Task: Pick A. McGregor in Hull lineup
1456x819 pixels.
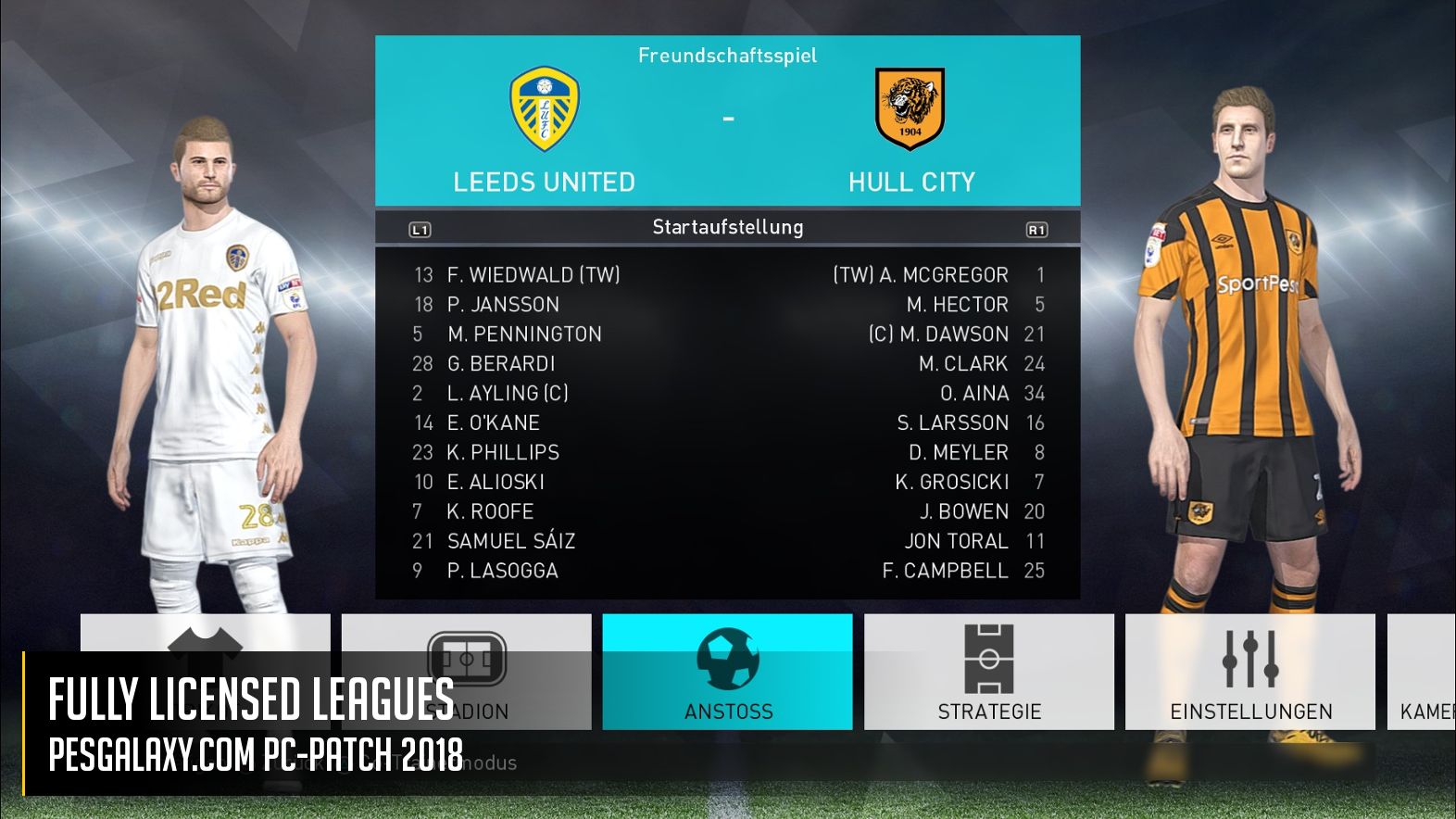Action: 921,275
